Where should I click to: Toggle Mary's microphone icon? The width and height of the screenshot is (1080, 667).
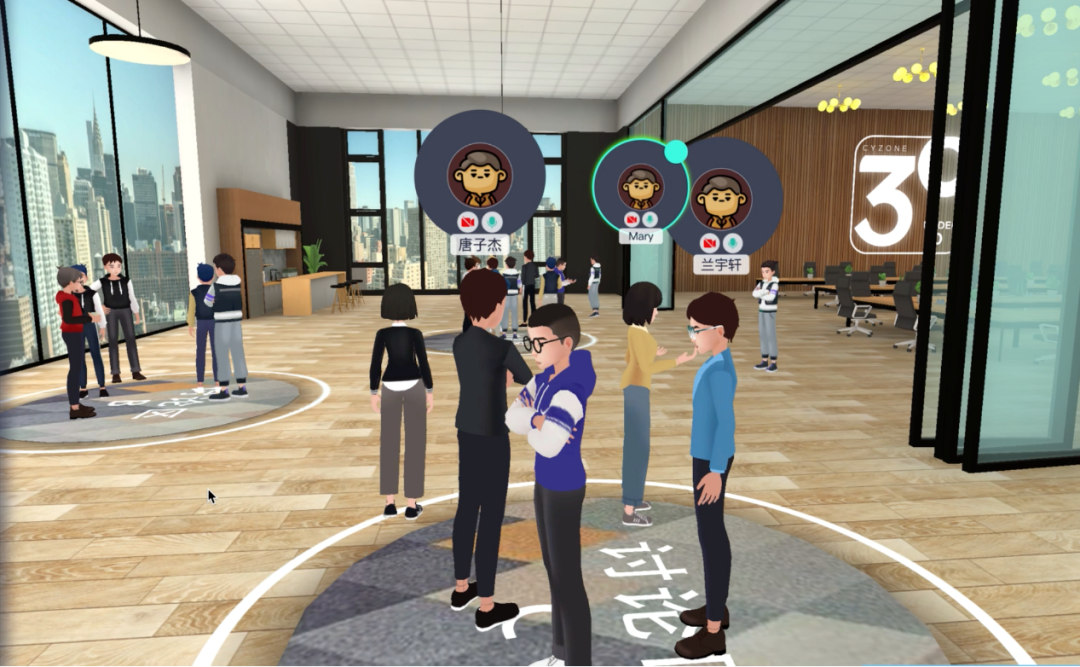(x=650, y=218)
